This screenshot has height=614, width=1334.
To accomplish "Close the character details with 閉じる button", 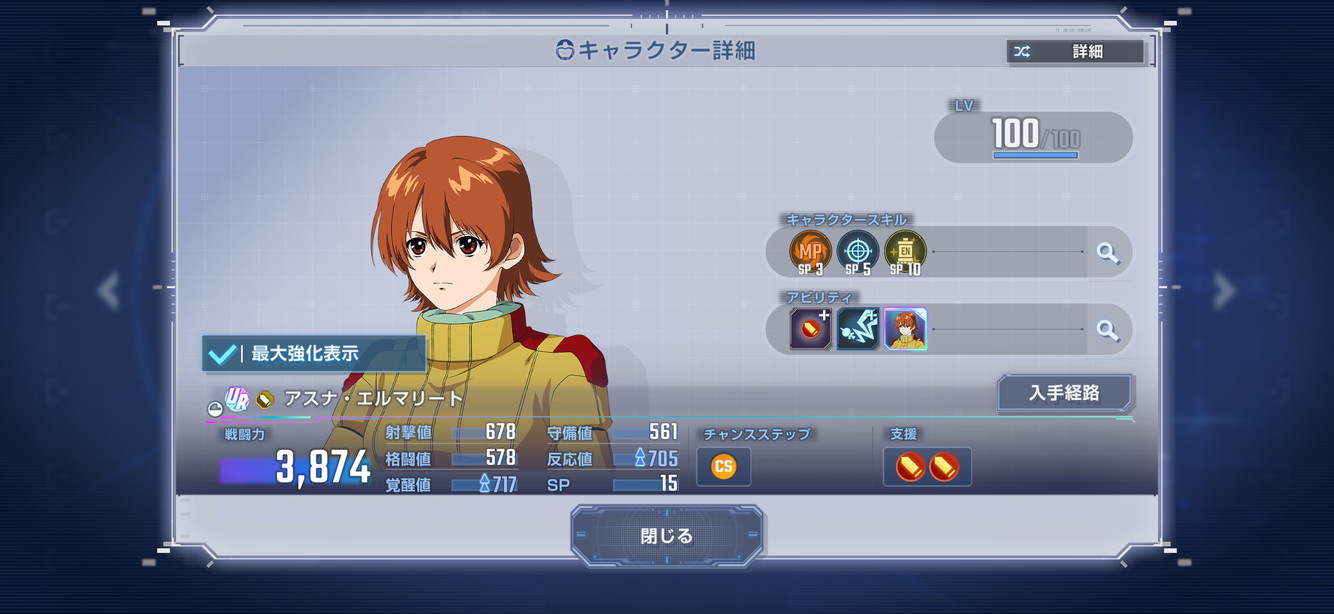I will (666, 536).
